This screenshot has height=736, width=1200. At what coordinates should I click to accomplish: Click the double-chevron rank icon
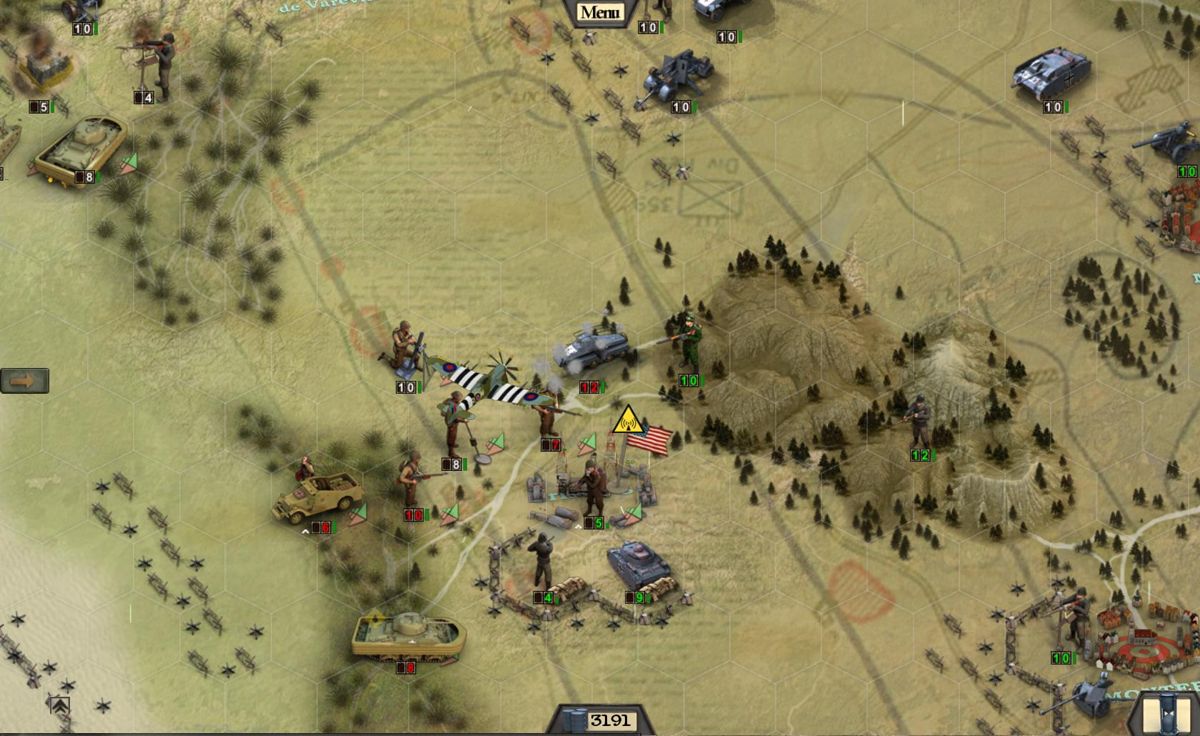coord(59,705)
